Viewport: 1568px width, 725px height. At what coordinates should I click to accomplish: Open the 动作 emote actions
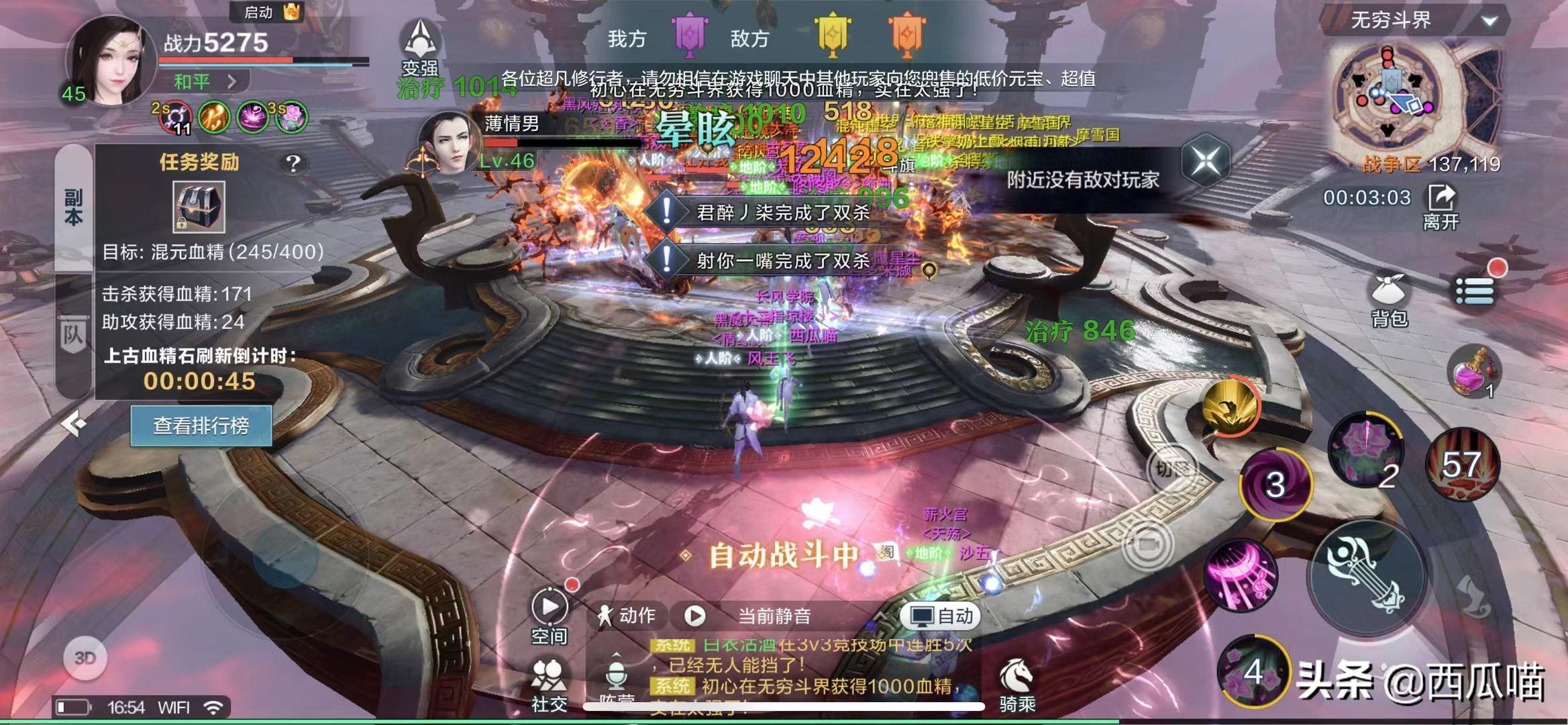click(627, 616)
